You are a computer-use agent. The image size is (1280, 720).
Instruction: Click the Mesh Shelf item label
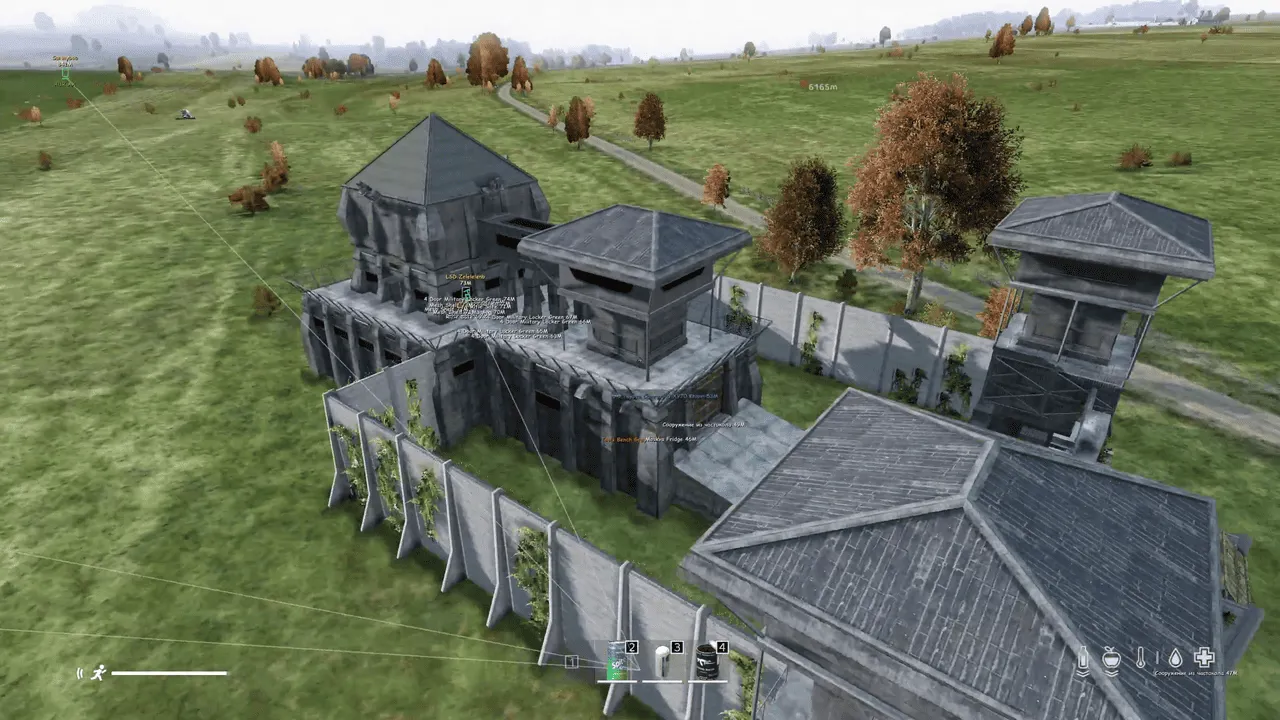pyautogui.click(x=445, y=305)
